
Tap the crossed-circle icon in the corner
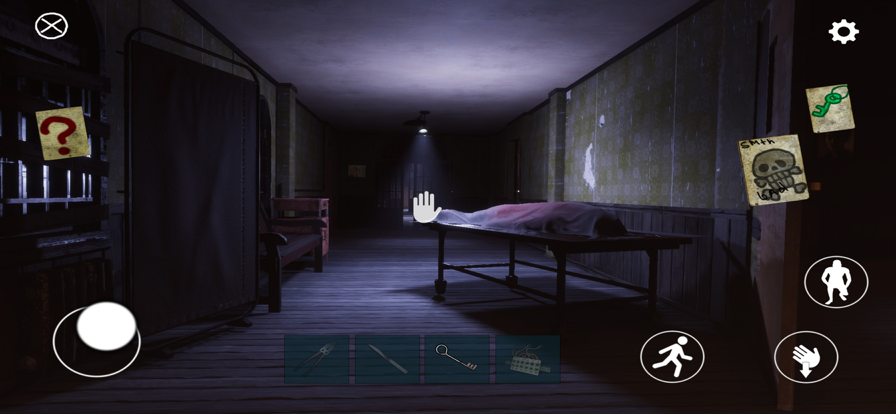(x=51, y=25)
